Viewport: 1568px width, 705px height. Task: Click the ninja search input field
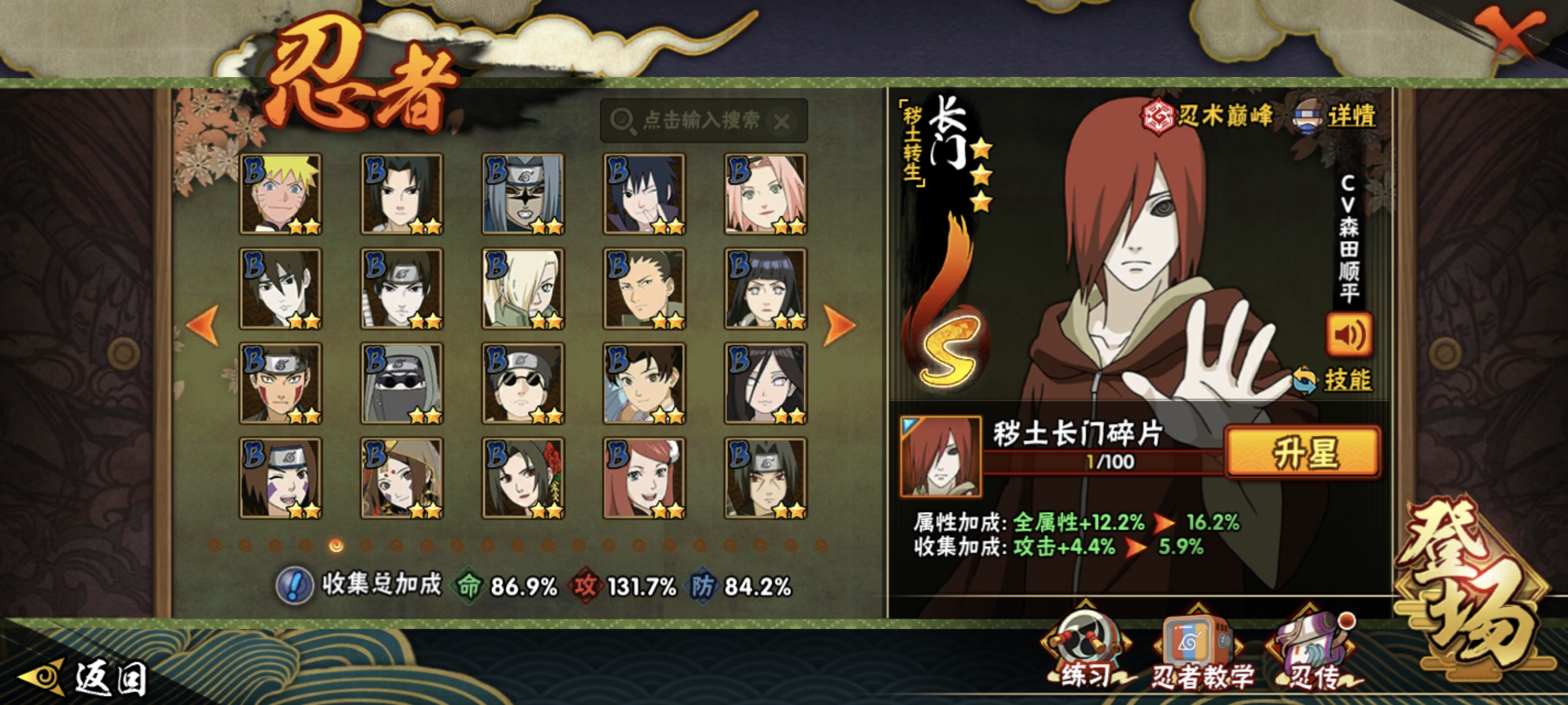(x=700, y=120)
